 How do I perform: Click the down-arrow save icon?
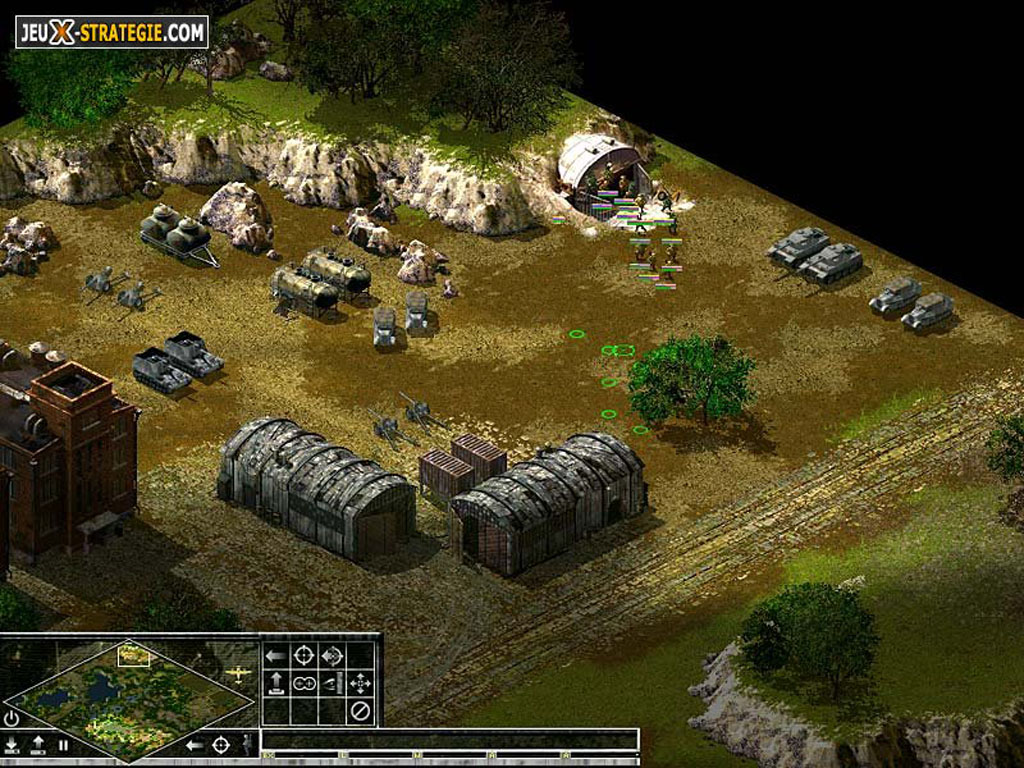click(11, 745)
